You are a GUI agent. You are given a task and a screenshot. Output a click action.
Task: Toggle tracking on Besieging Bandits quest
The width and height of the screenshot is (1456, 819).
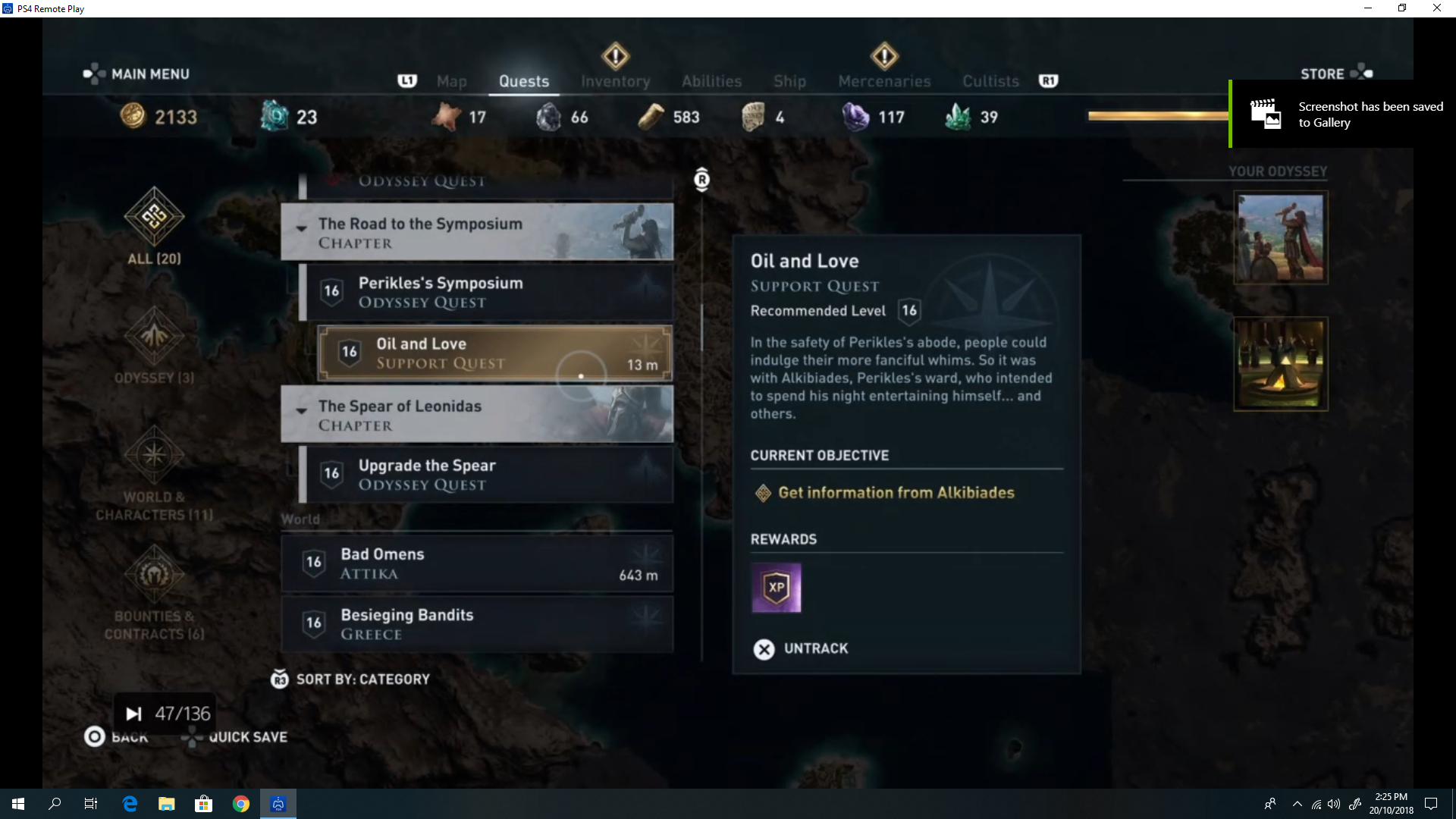click(x=644, y=617)
